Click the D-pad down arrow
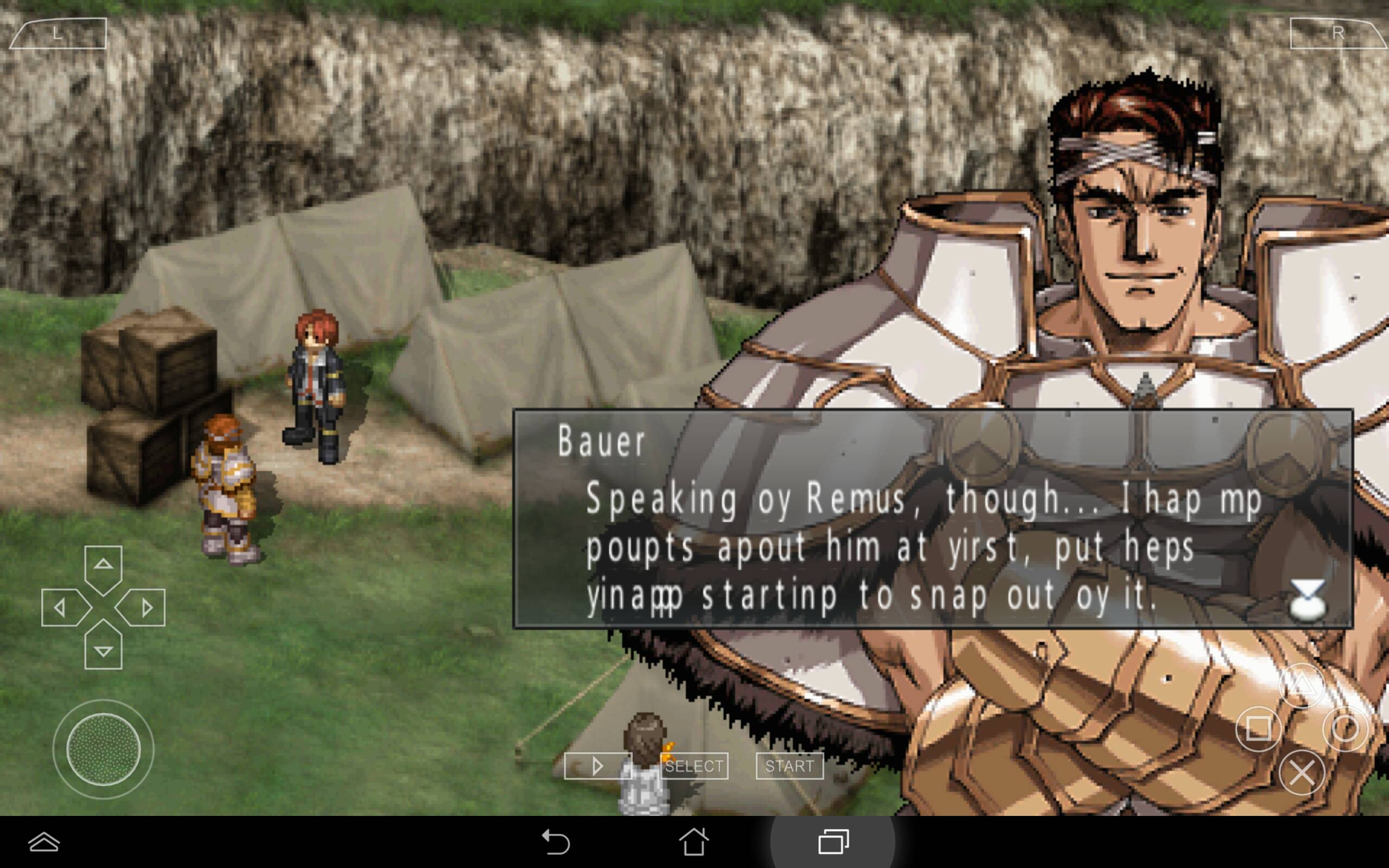The height and width of the screenshot is (868, 1389). coord(103,650)
